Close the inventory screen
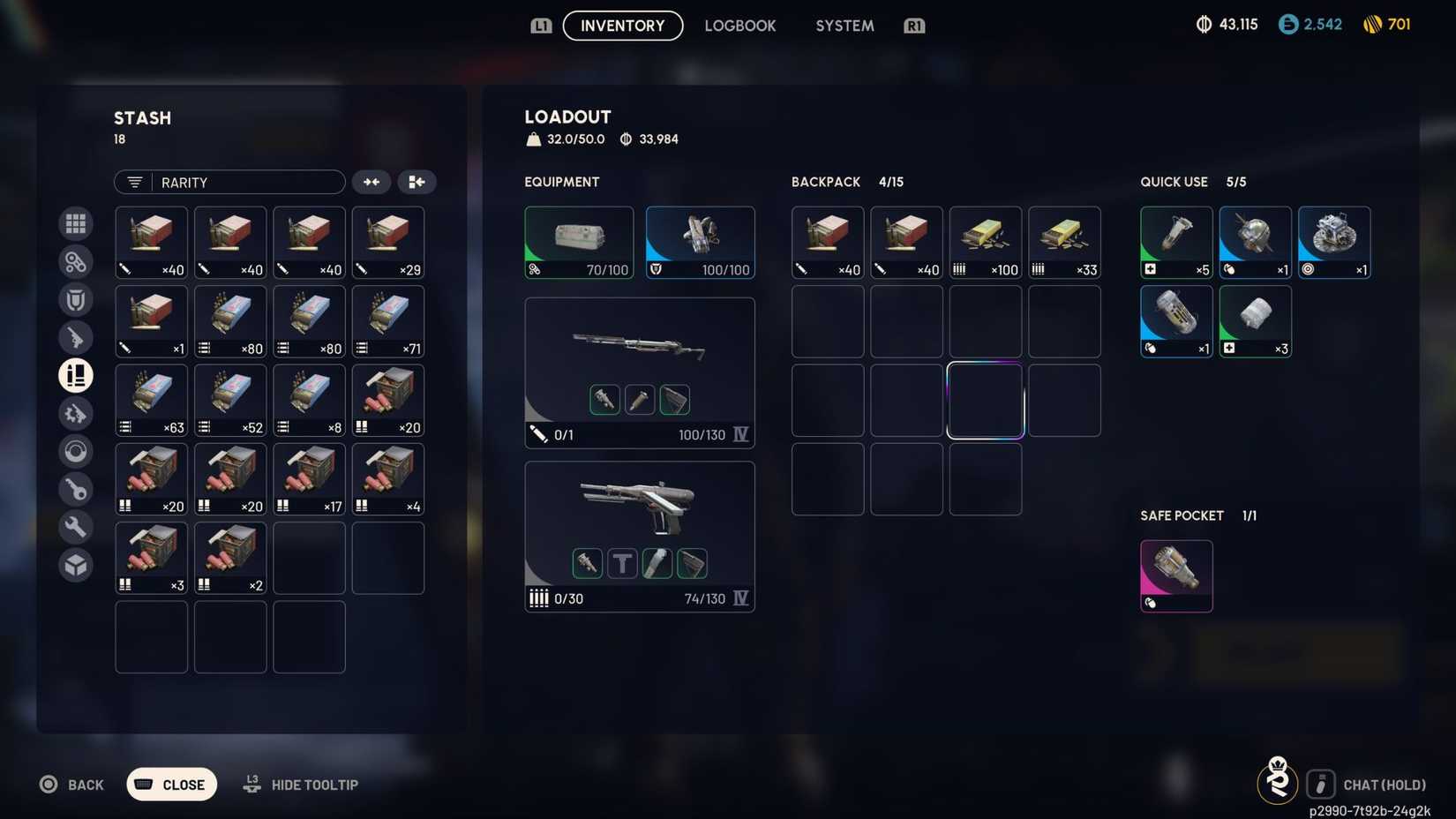Image resolution: width=1456 pixels, height=819 pixels. coord(172,785)
